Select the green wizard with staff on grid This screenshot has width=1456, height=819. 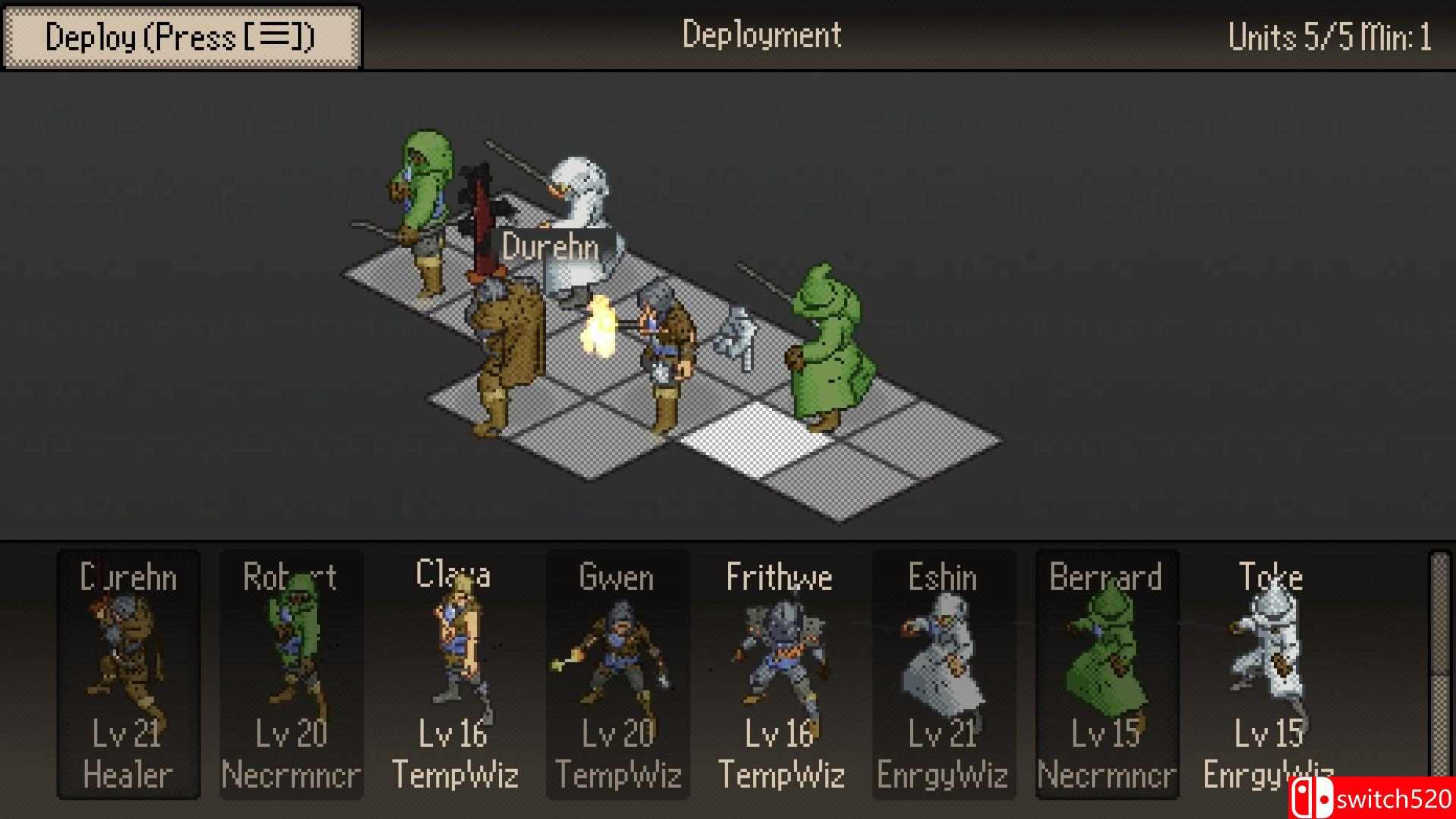pos(827,349)
